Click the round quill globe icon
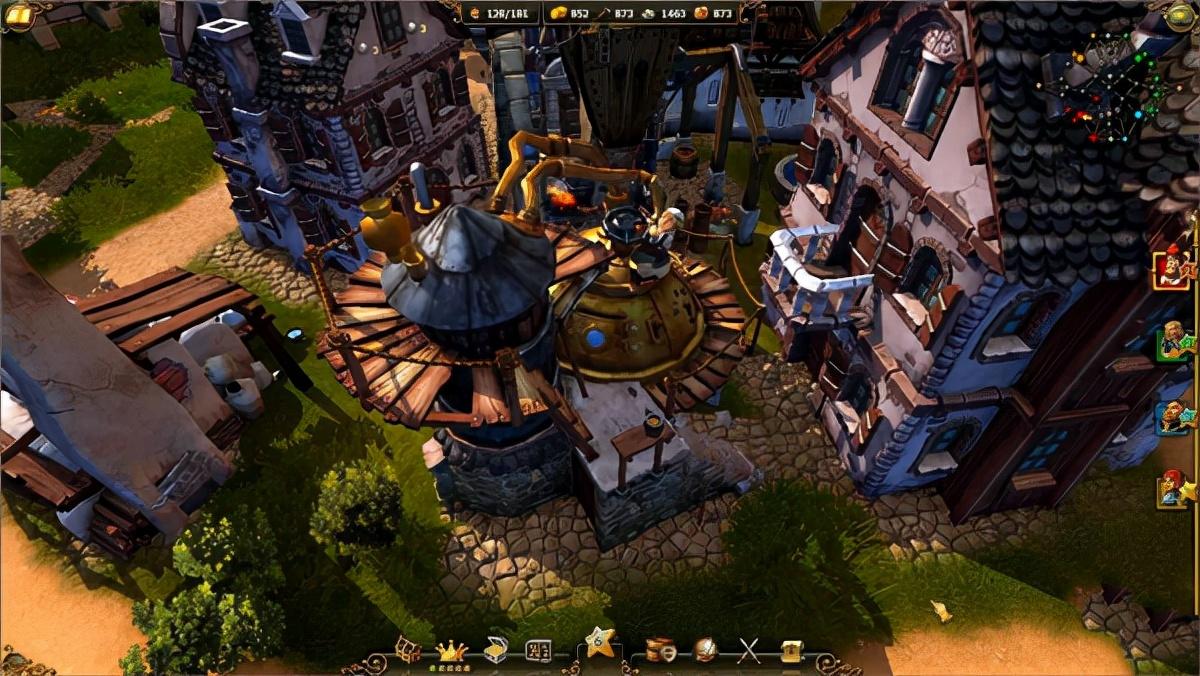 pos(705,650)
